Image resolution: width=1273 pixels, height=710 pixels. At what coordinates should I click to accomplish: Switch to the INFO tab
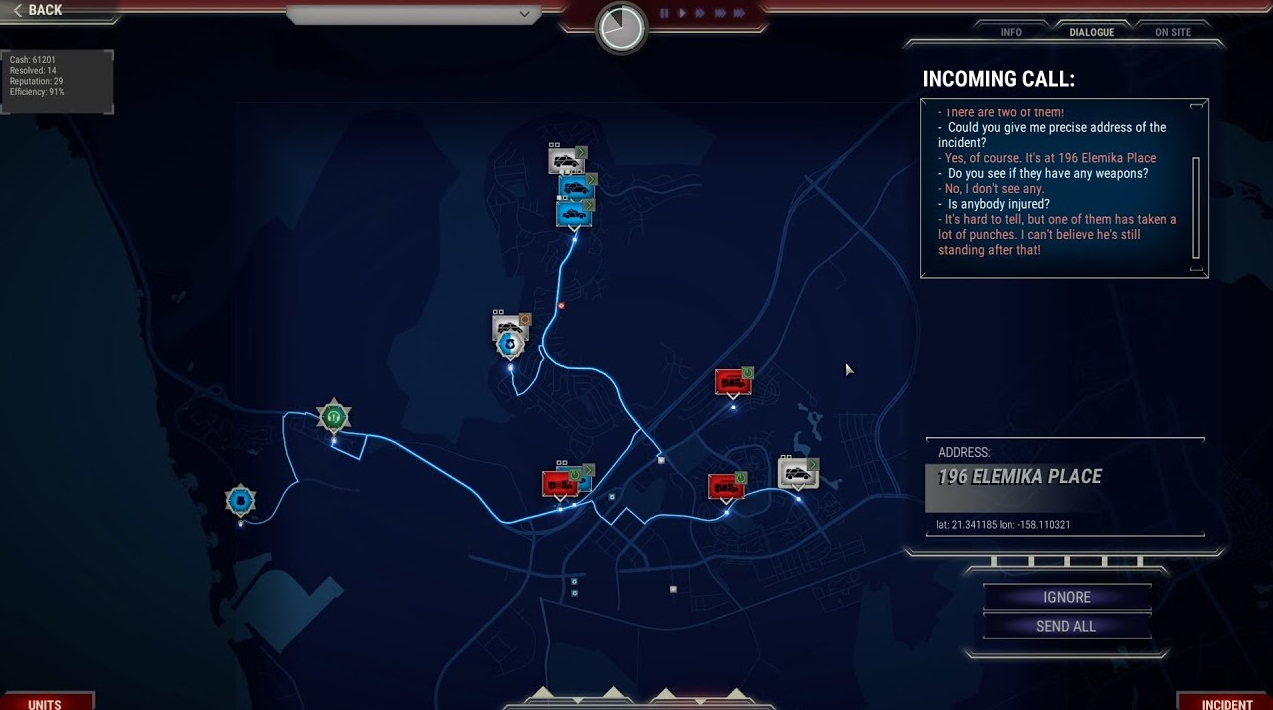(x=1011, y=32)
